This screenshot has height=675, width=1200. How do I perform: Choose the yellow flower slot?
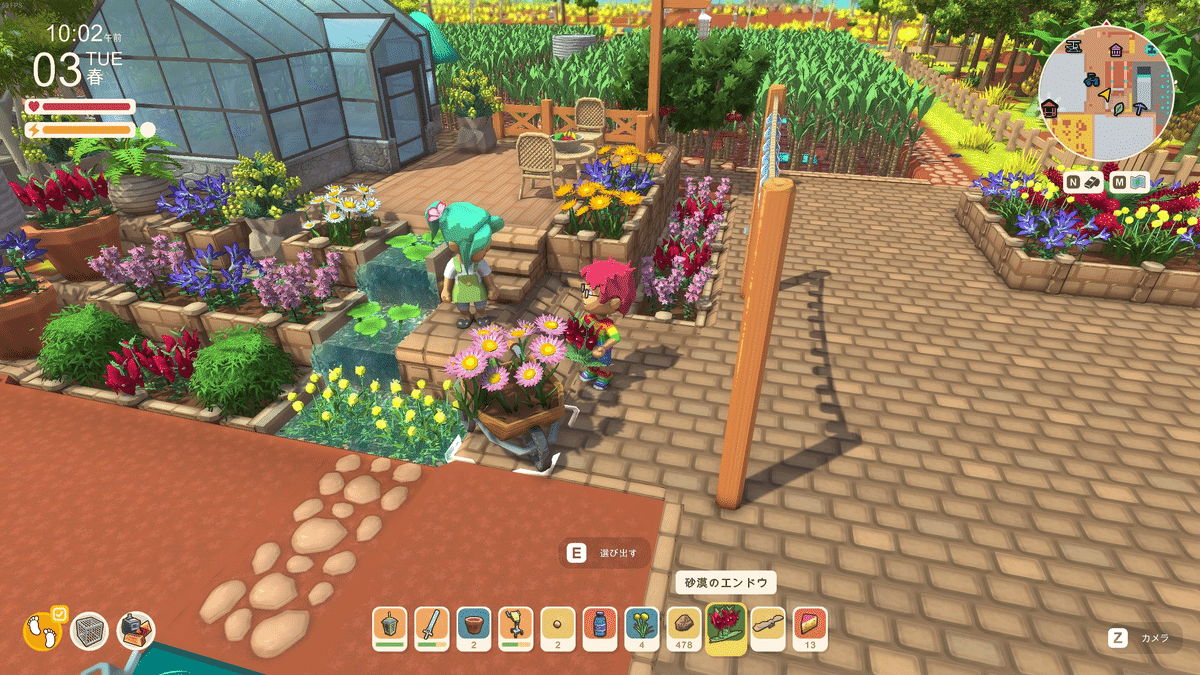[x=642, y=627]
